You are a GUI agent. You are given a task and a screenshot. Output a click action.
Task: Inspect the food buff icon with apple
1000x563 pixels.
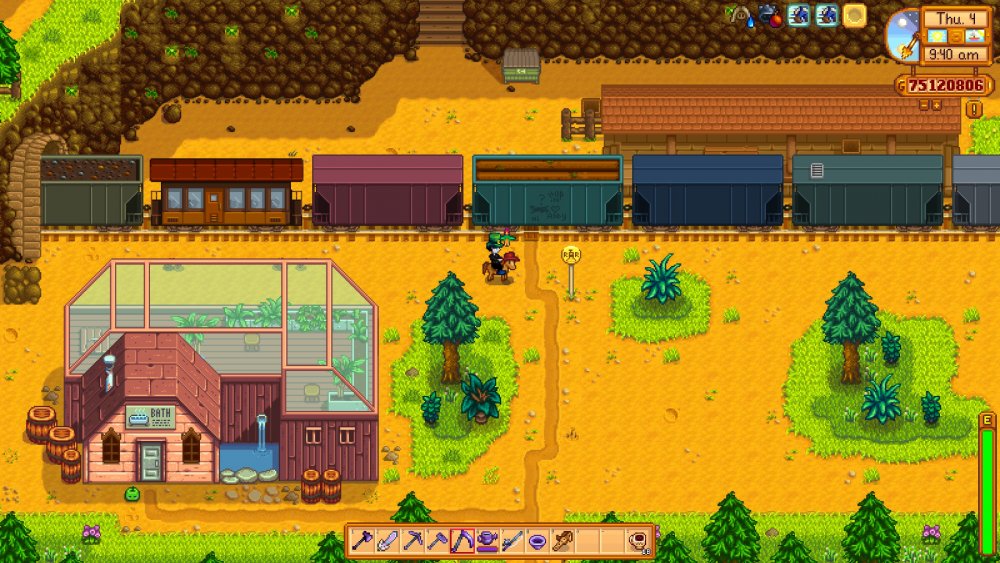click(x=770, y=15)
